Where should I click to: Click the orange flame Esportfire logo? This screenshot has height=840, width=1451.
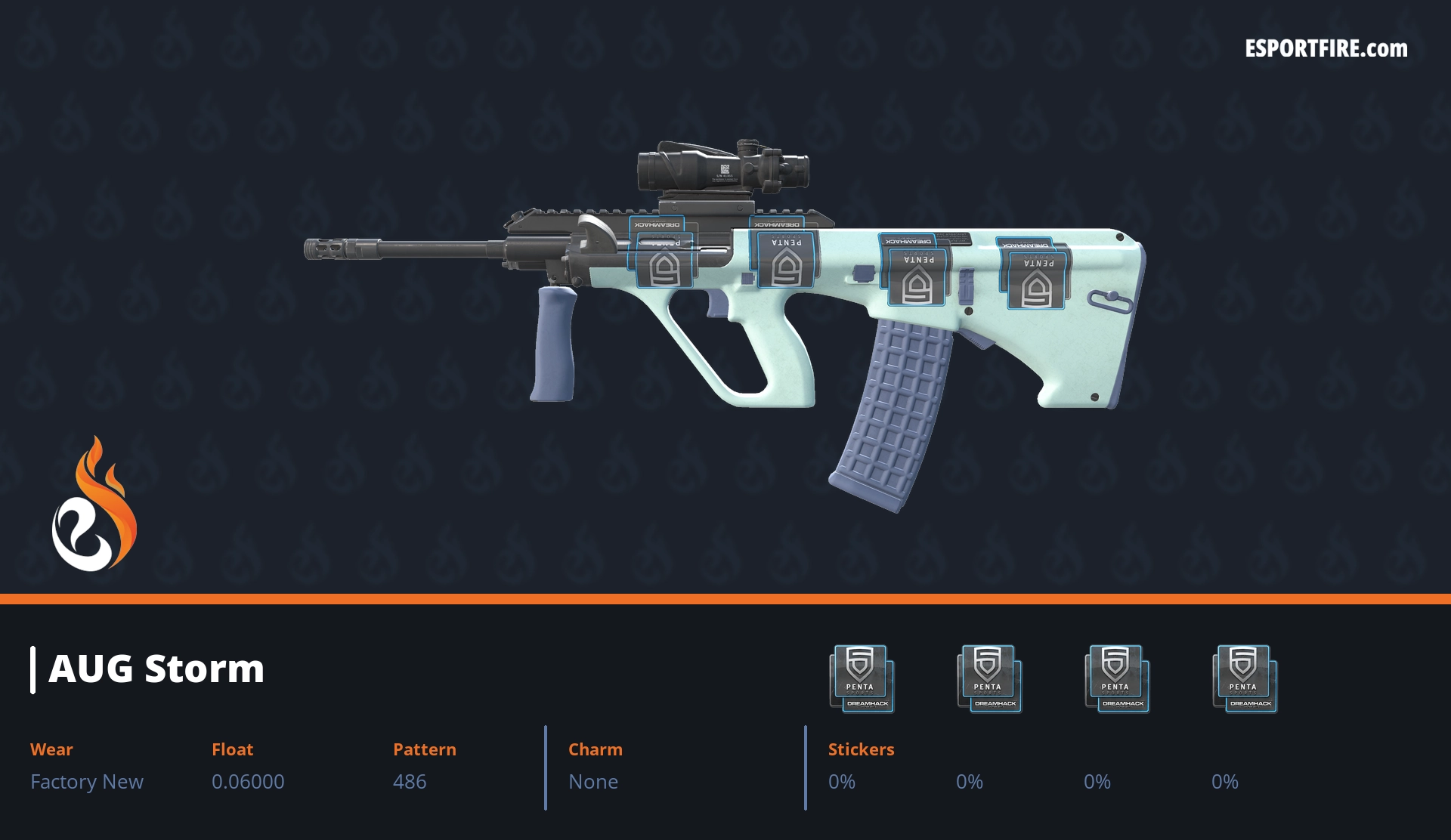click(x=94, y=505)
